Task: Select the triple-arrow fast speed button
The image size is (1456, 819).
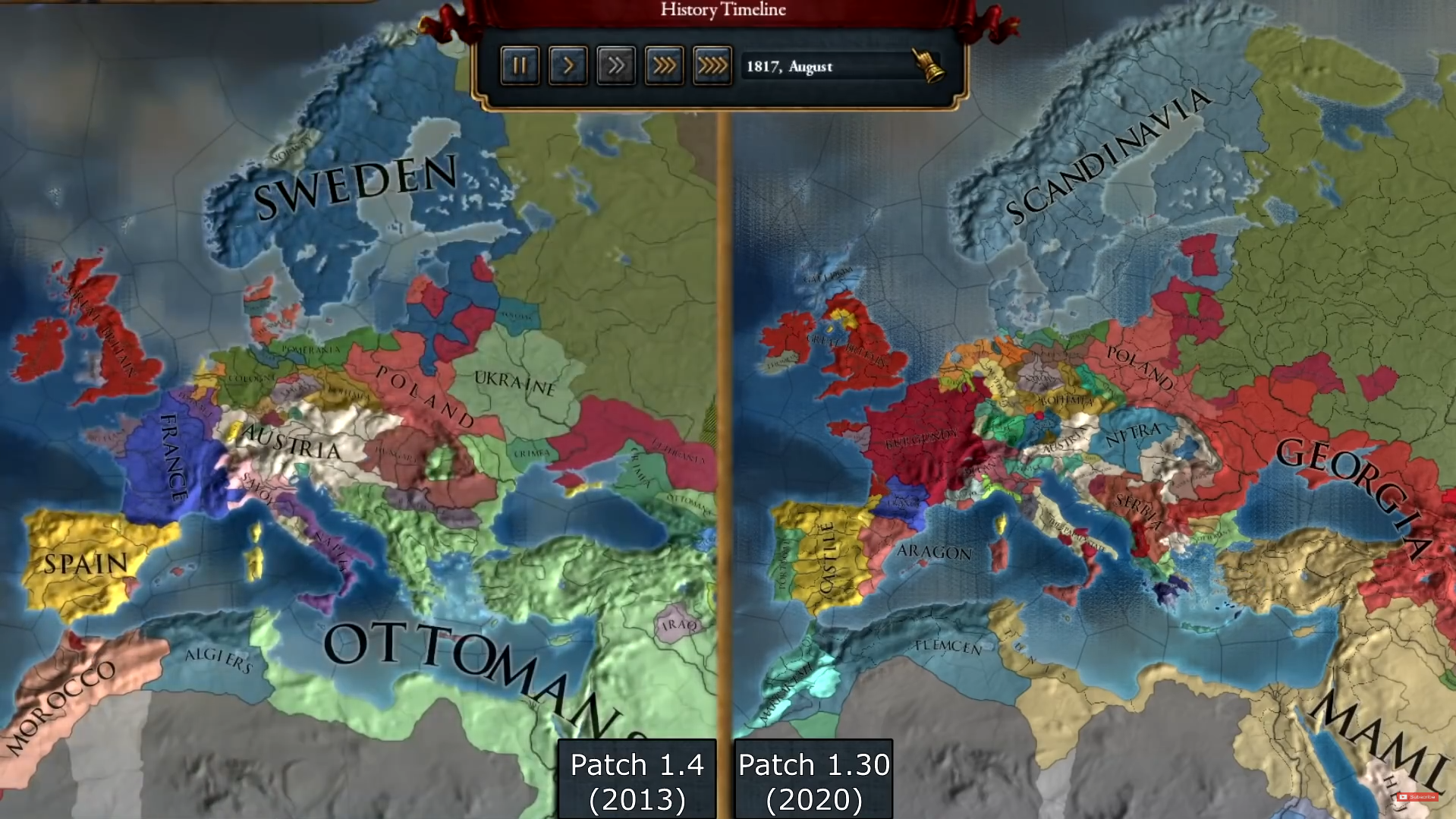Action: pos(664,66)
